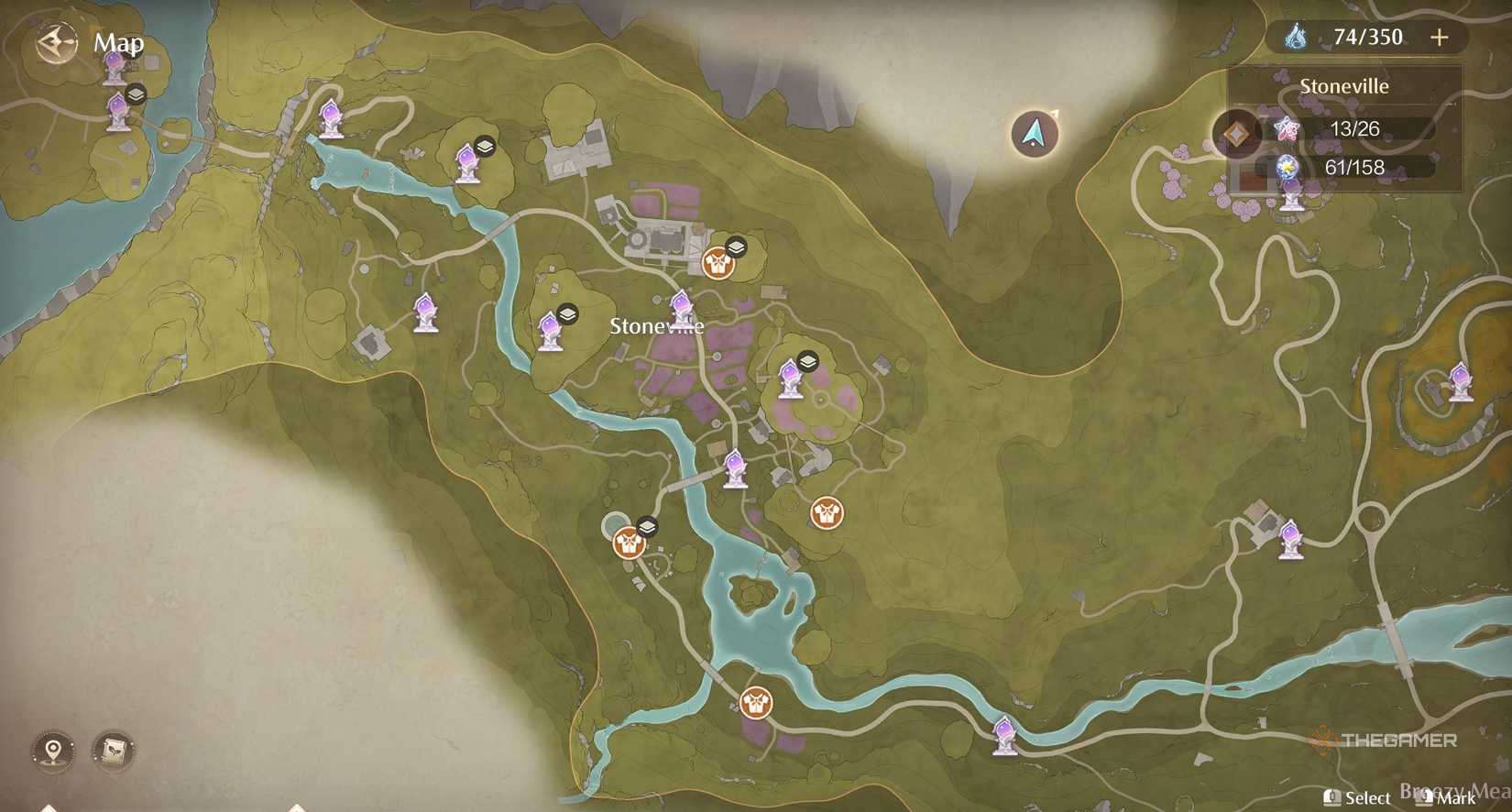The width and height of the screenshot is (1512, 812).
Task: Click the orange armor icon near the manor
Action: (718, 264)
